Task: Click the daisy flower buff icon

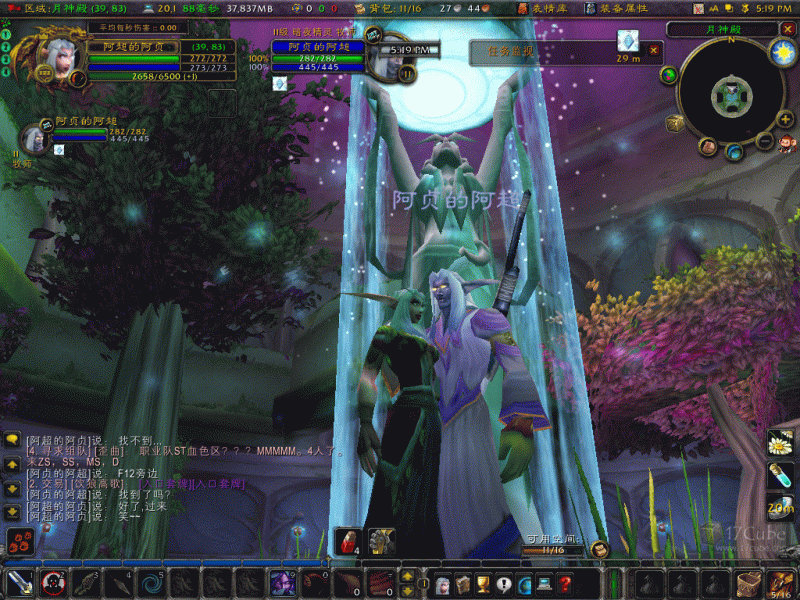Action: (x=780, y=442)
